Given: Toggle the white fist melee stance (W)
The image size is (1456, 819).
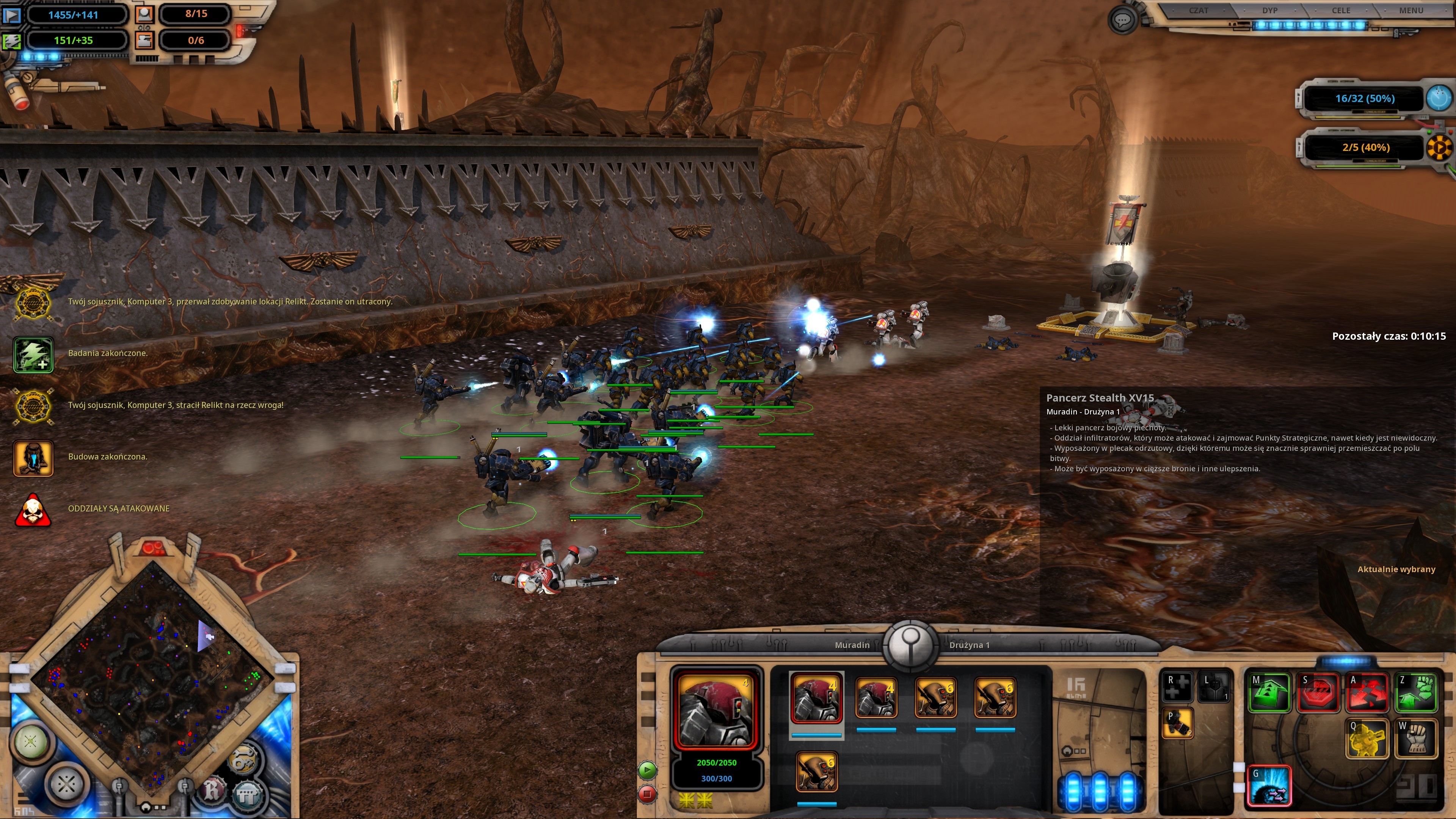Looking at the screenshot, I should [1416, 738].
